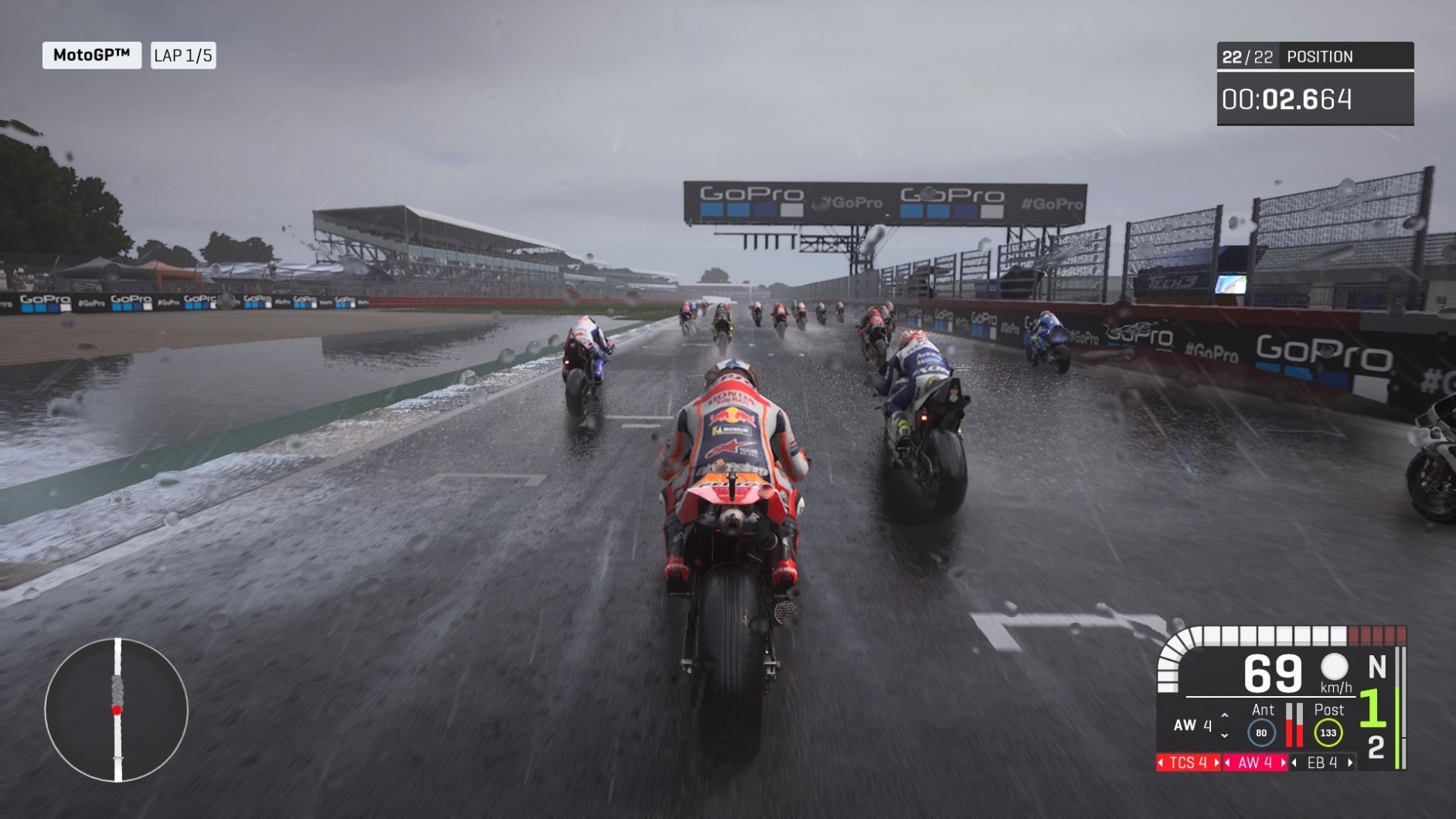Viewport: 1456px width, 819px height.
Task: Open the EB right increase arrow
Action: click(1350, 762)
